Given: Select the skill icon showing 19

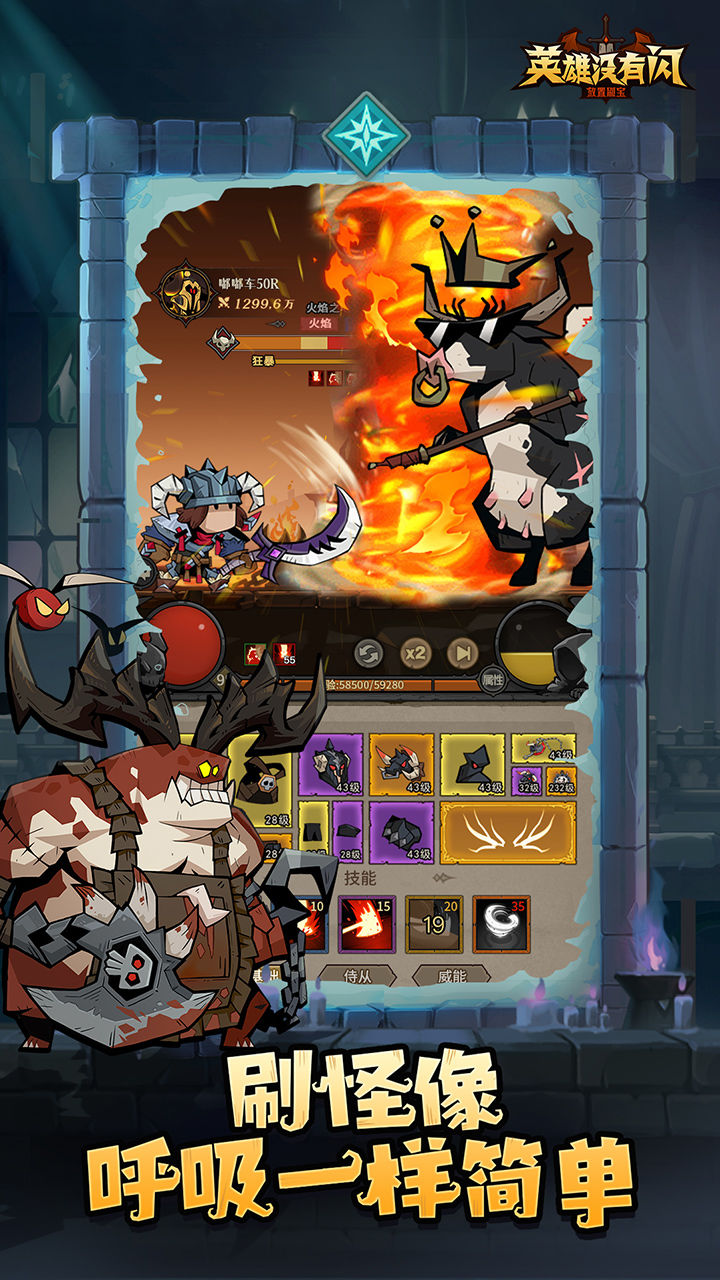Looking at the screenshot, I should [x=434, y=924].
